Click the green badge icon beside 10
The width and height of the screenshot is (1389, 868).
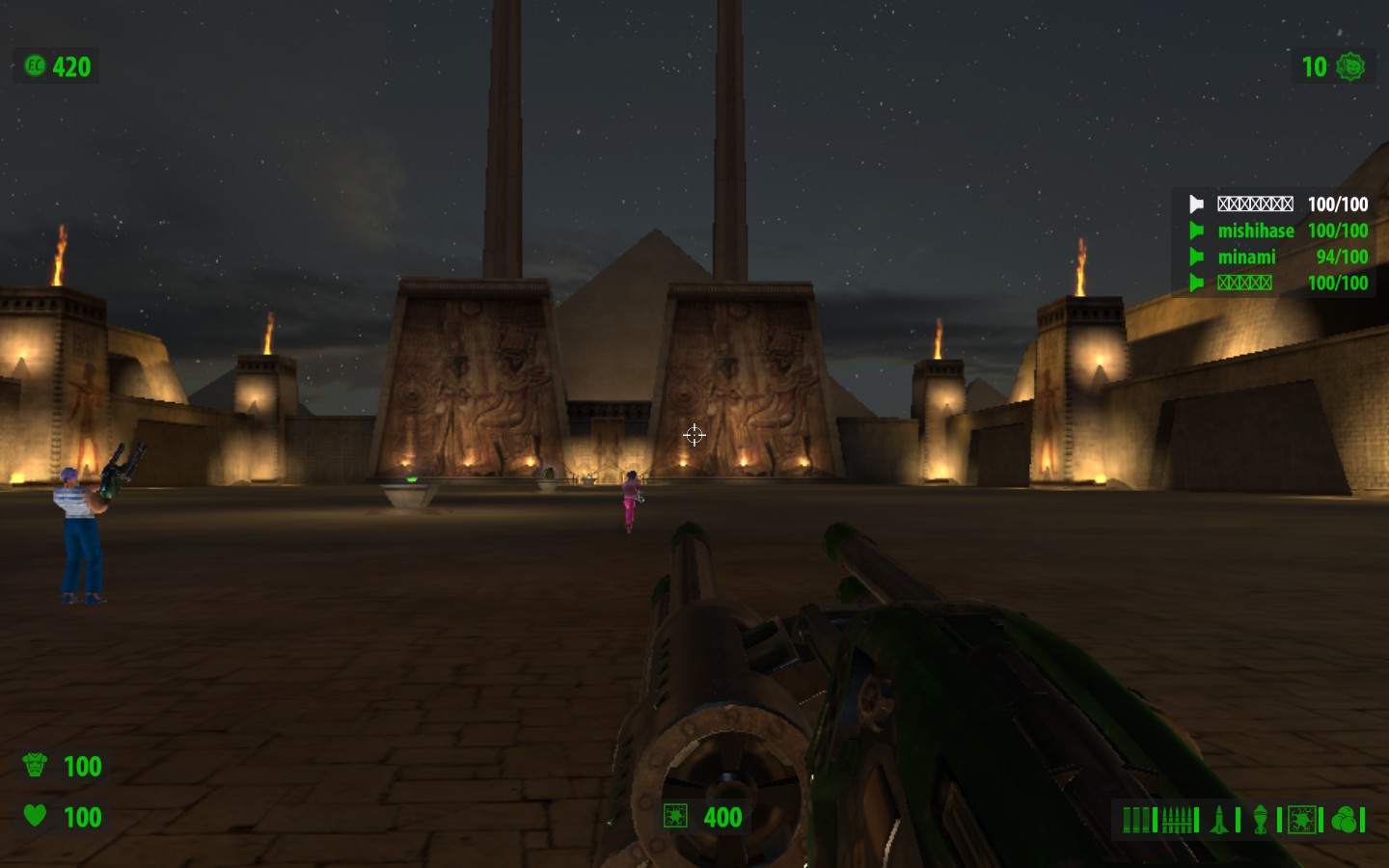[x=1351, y=66]
